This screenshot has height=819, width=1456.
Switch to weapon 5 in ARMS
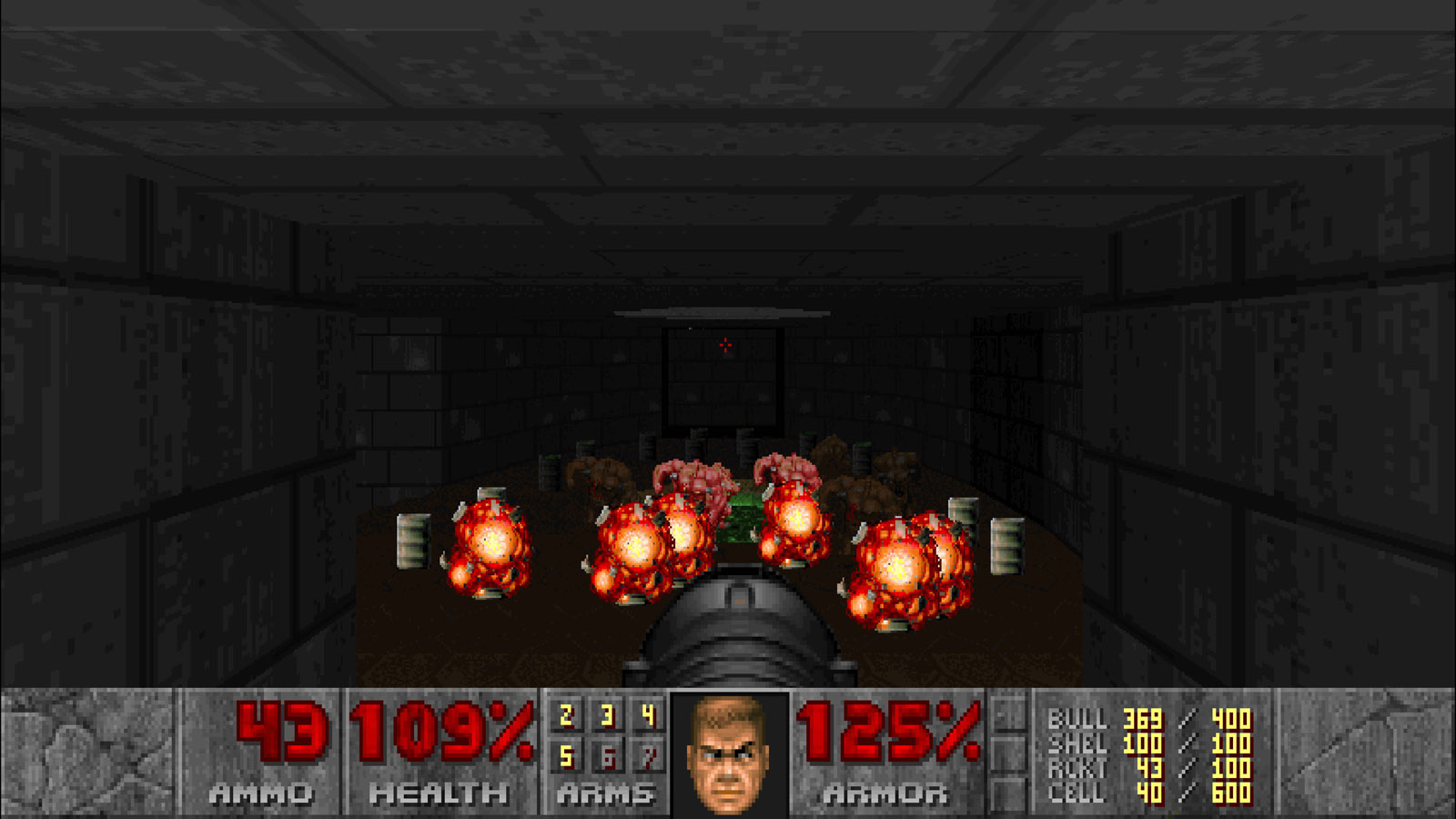click(566, 756)
